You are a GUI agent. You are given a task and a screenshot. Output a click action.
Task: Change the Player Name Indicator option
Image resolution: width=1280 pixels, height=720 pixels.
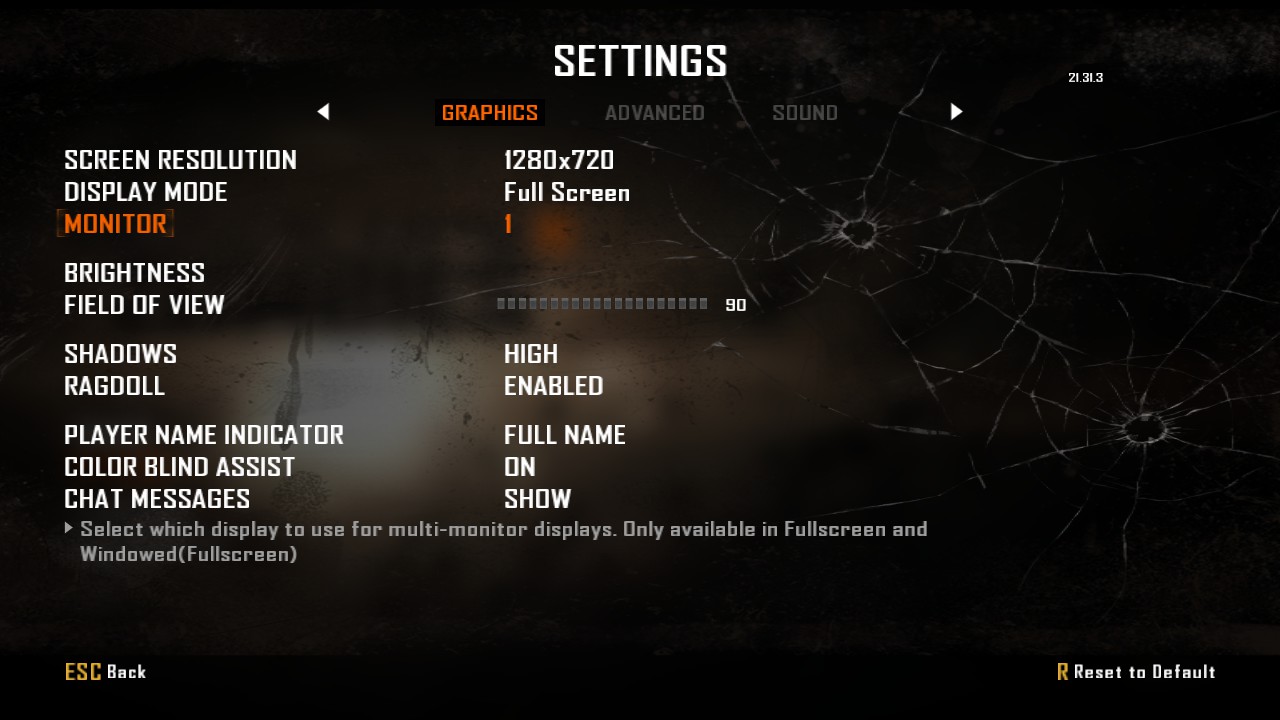coord(564,435)
